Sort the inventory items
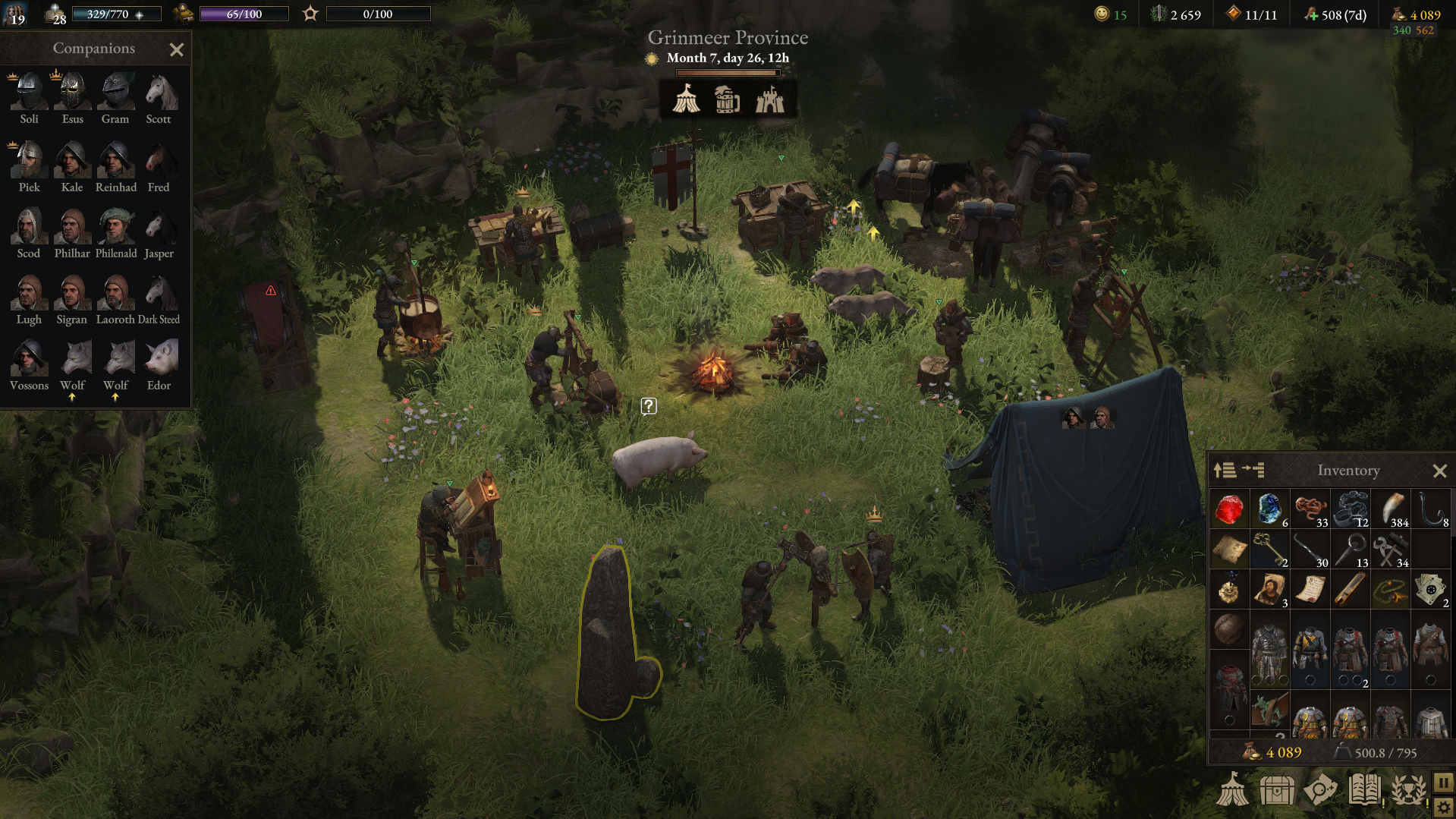The width and height of the screenshot is (1456, 819). pos(1225,471)
